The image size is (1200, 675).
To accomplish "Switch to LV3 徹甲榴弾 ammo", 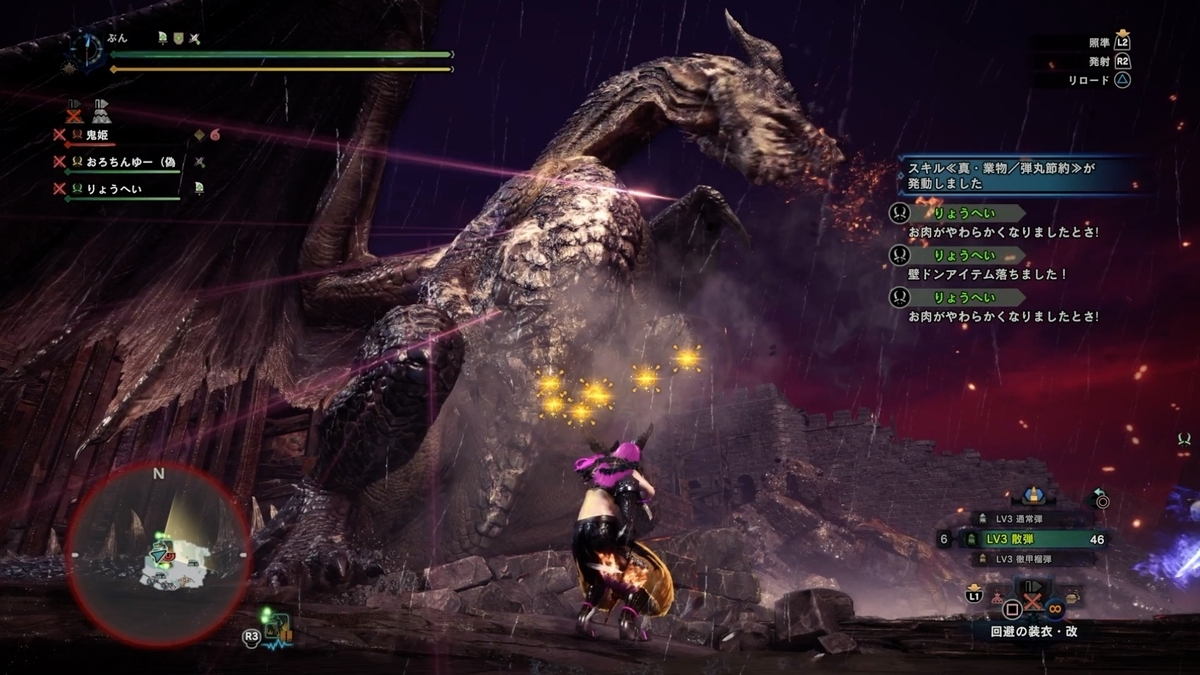I will (1033, 559).
